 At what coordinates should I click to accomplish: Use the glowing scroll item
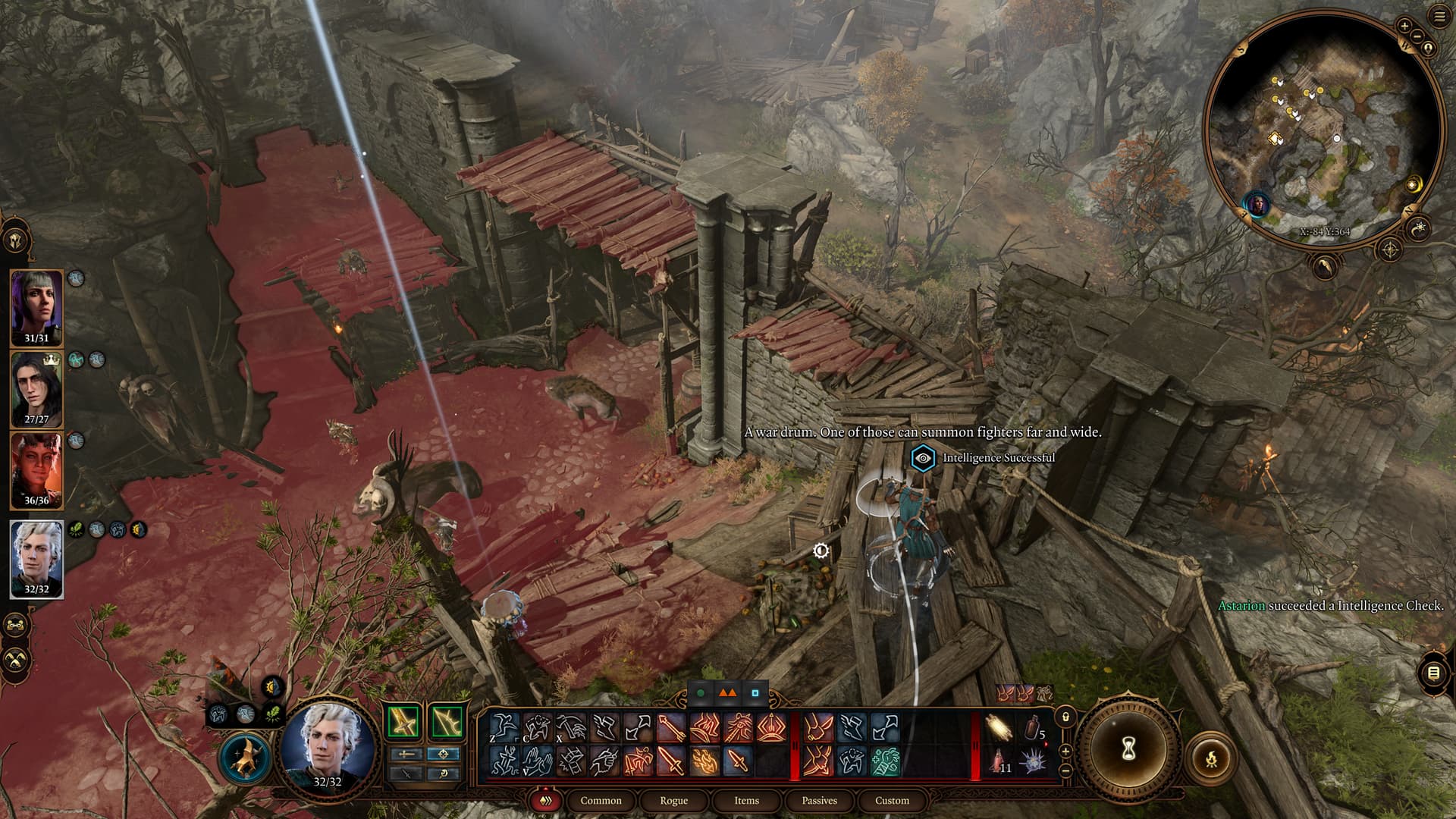point(1000,729)
